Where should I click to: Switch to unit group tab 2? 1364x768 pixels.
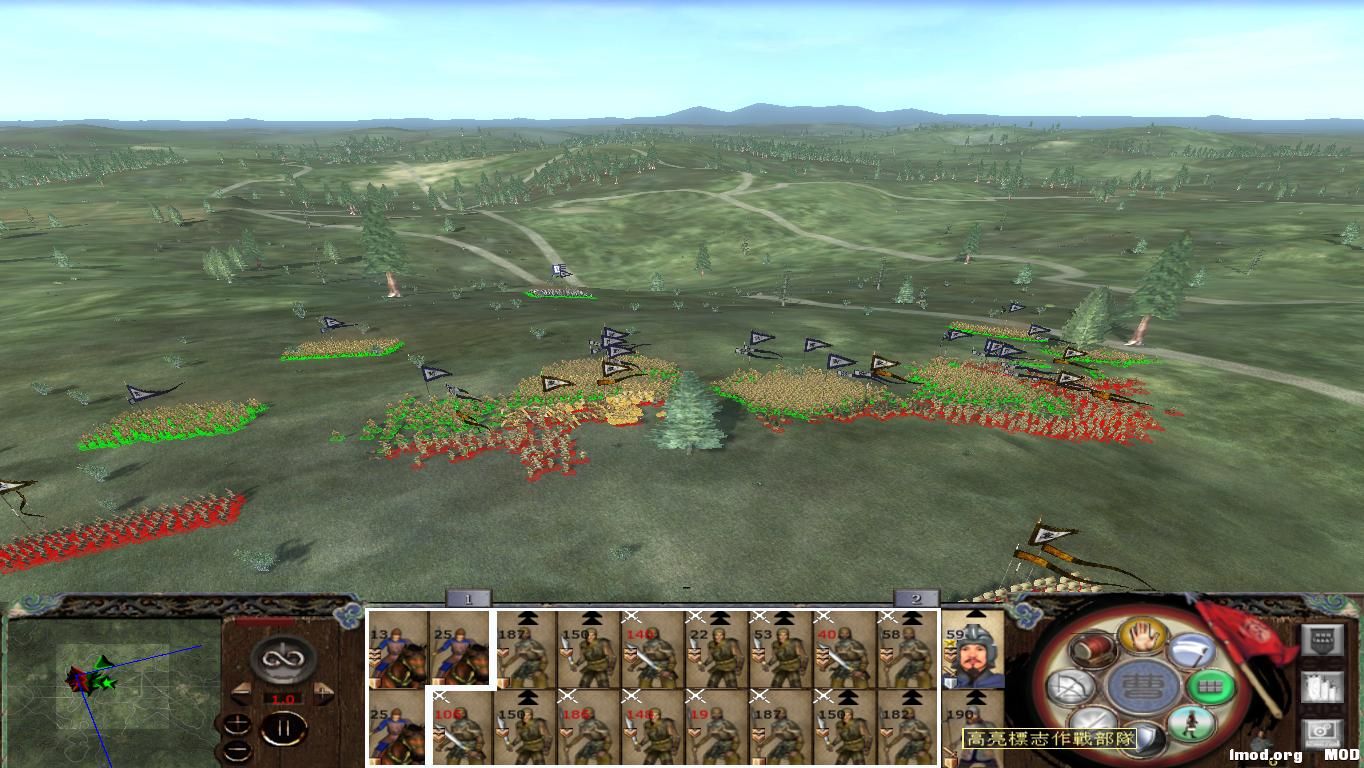pos(915,600)
